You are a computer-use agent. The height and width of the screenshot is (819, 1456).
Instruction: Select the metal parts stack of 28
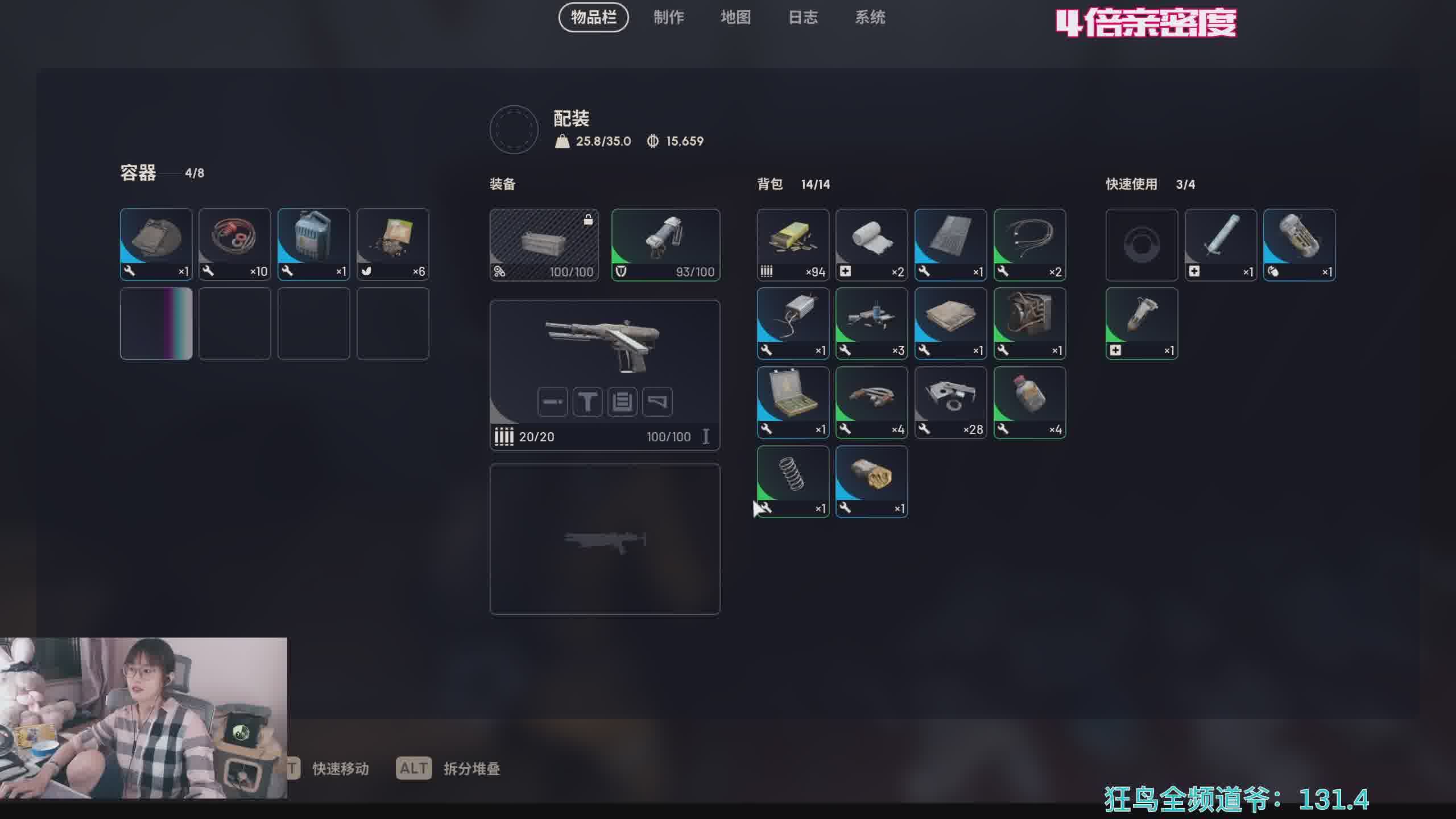(950, 402)
